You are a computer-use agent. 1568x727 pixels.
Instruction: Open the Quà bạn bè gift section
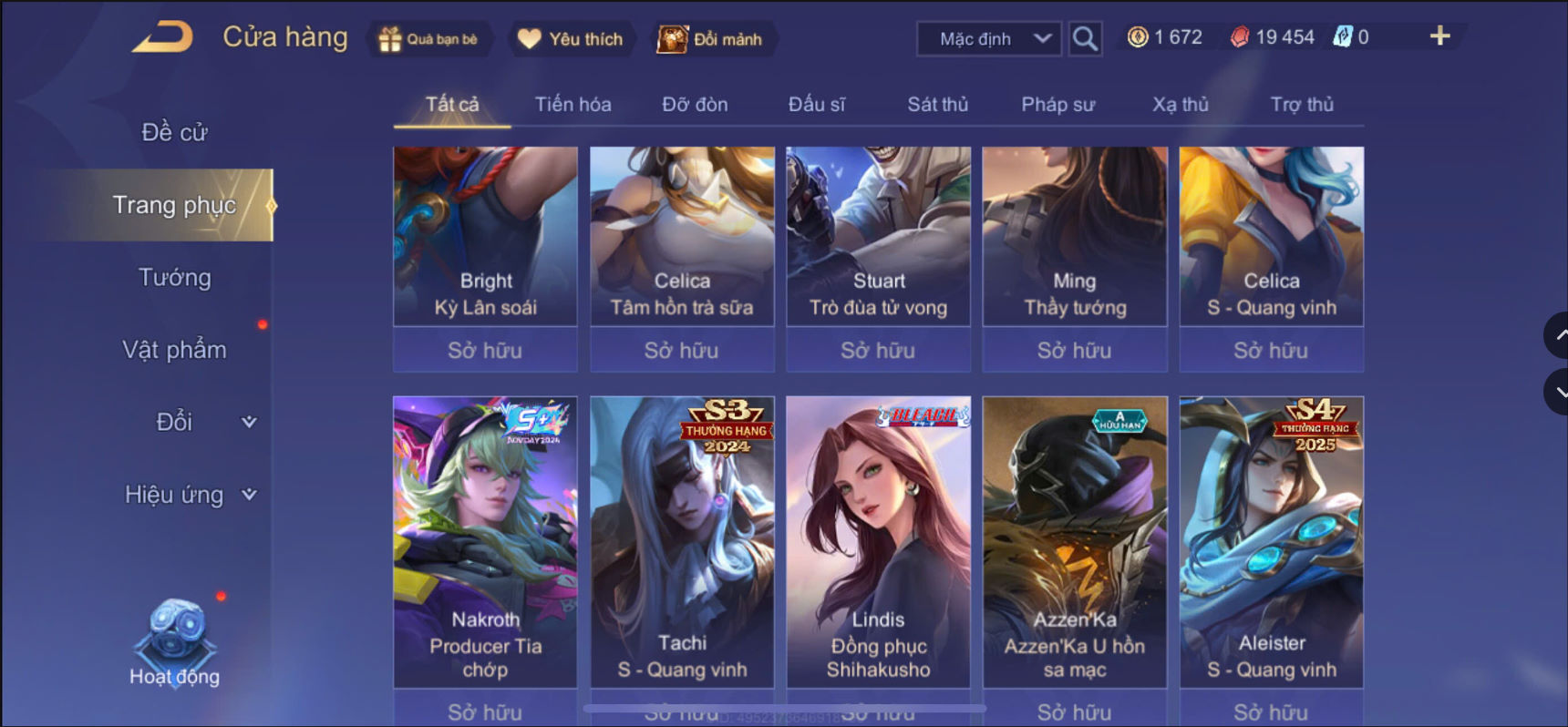429,38
